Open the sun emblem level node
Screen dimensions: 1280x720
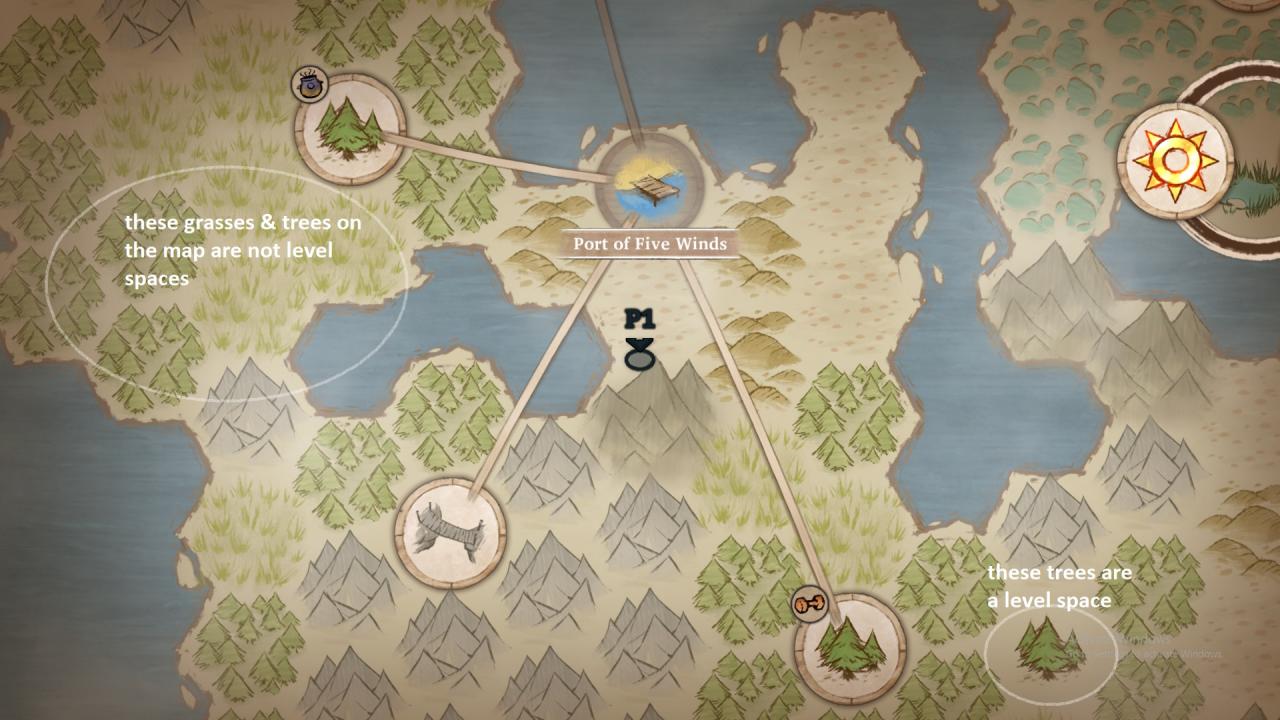coord(1175,160)
